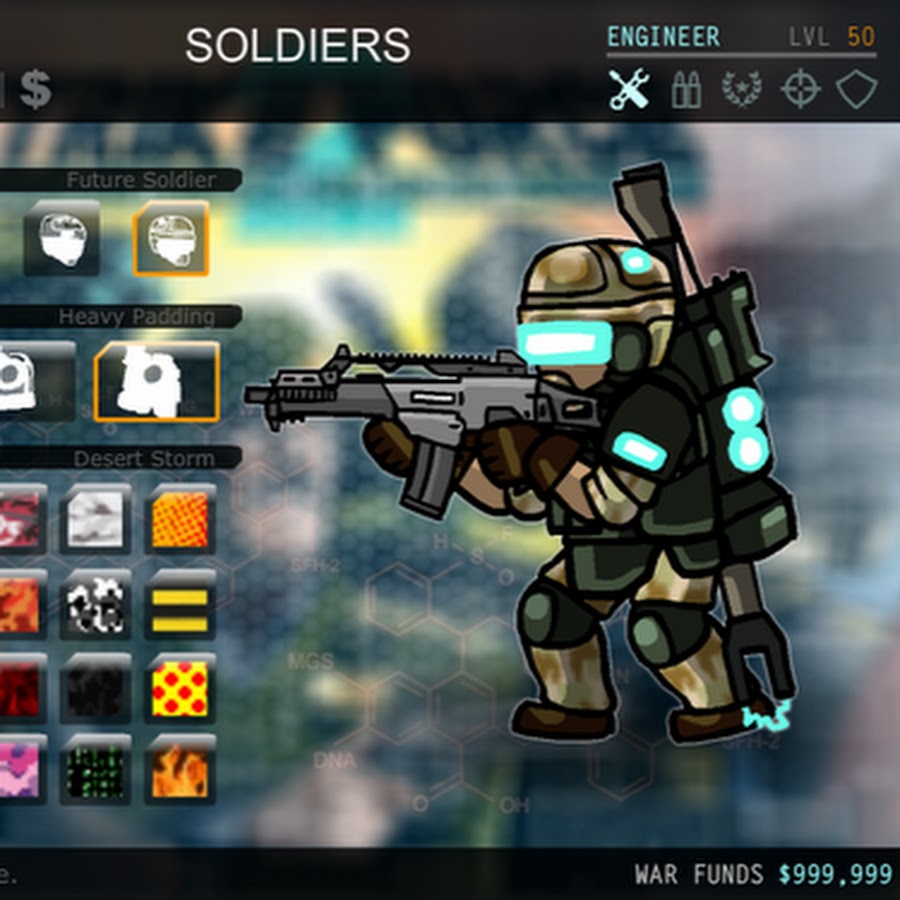This screenshot has width=900, height=900.
Task: Select the green matrix code camo
Action: pos(96,771)
